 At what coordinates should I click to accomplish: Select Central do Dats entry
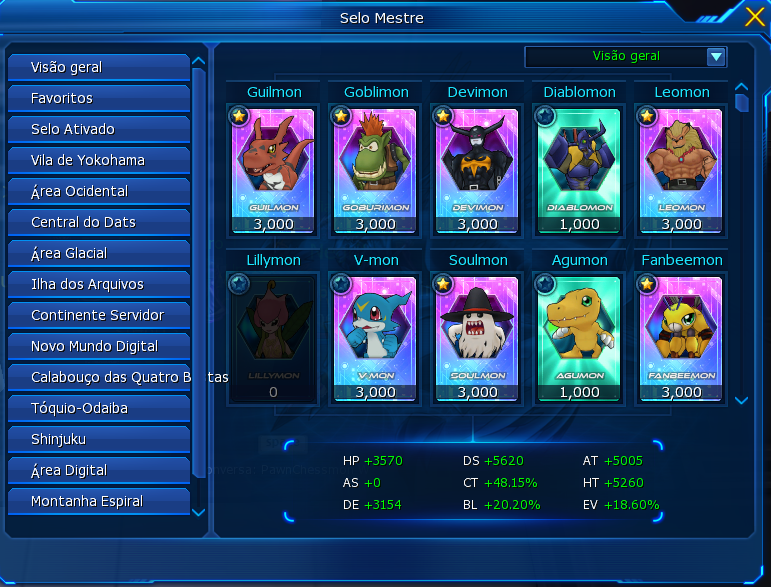coord(98,223)
